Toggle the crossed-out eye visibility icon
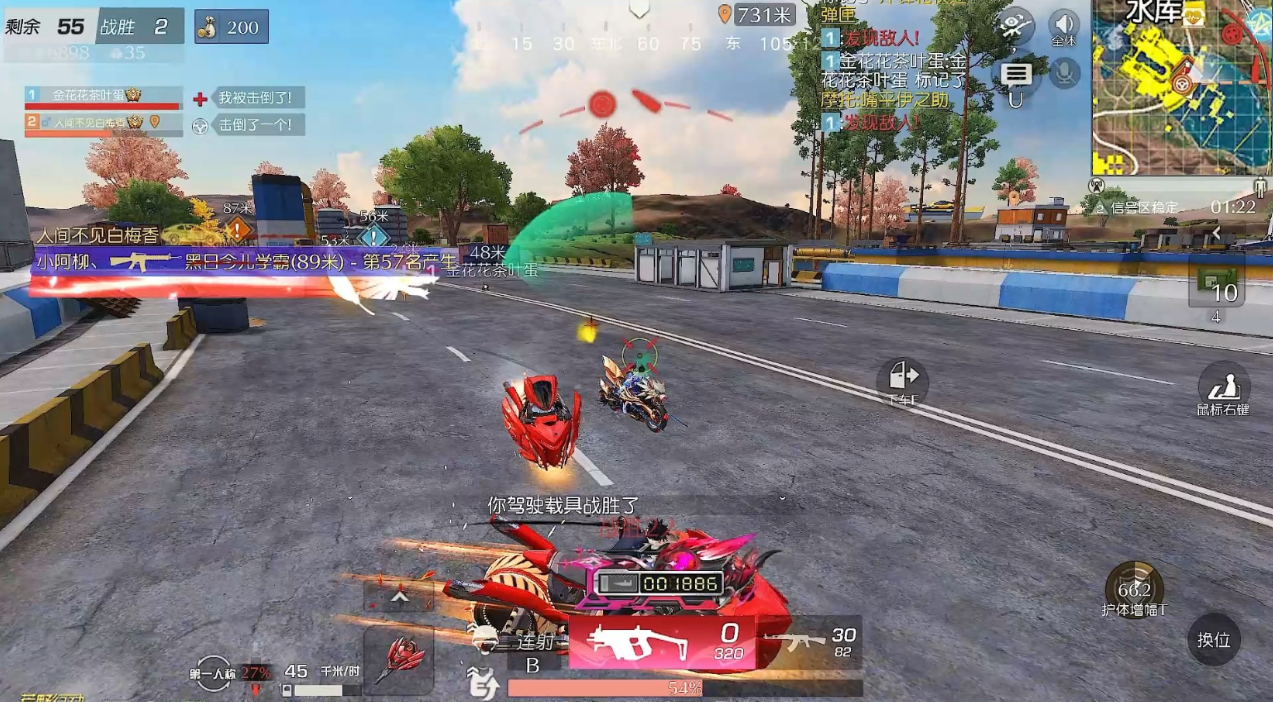The height and width of the screenshot is (702, 1273). (x=1016, y=25)
